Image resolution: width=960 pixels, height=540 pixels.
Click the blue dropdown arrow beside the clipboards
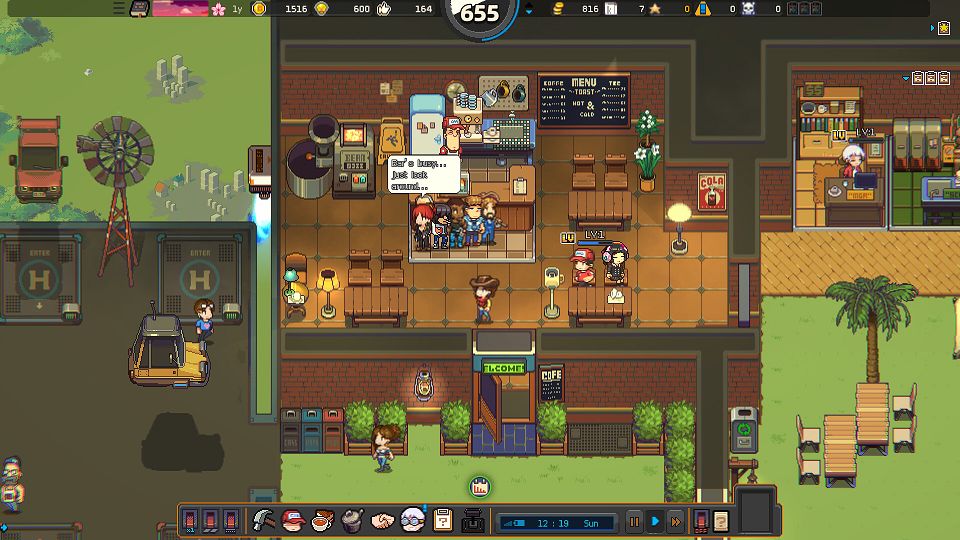906,78
